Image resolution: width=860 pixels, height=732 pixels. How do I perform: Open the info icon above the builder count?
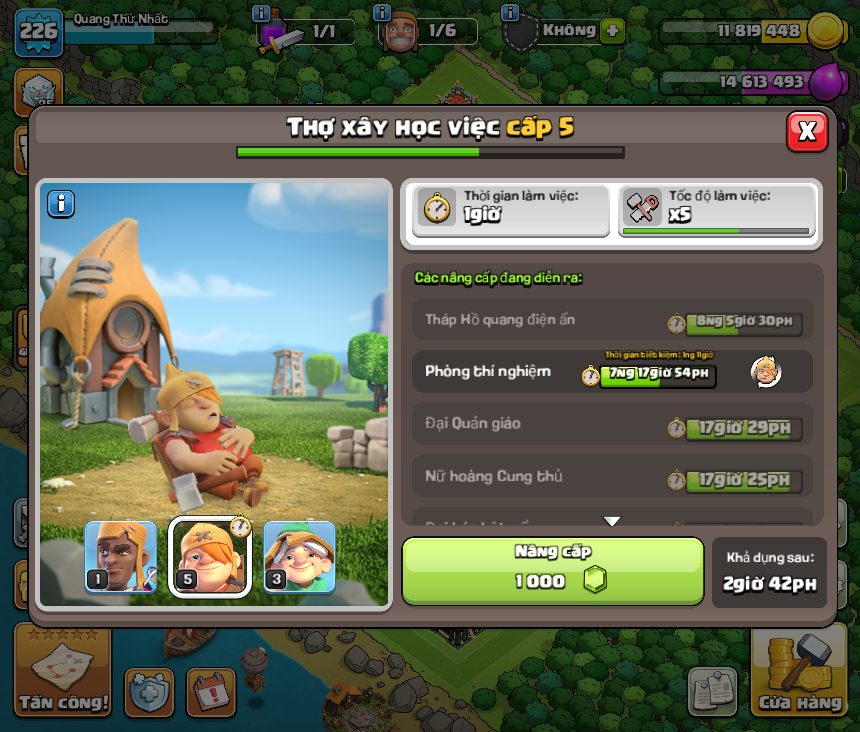pos(382,13)
